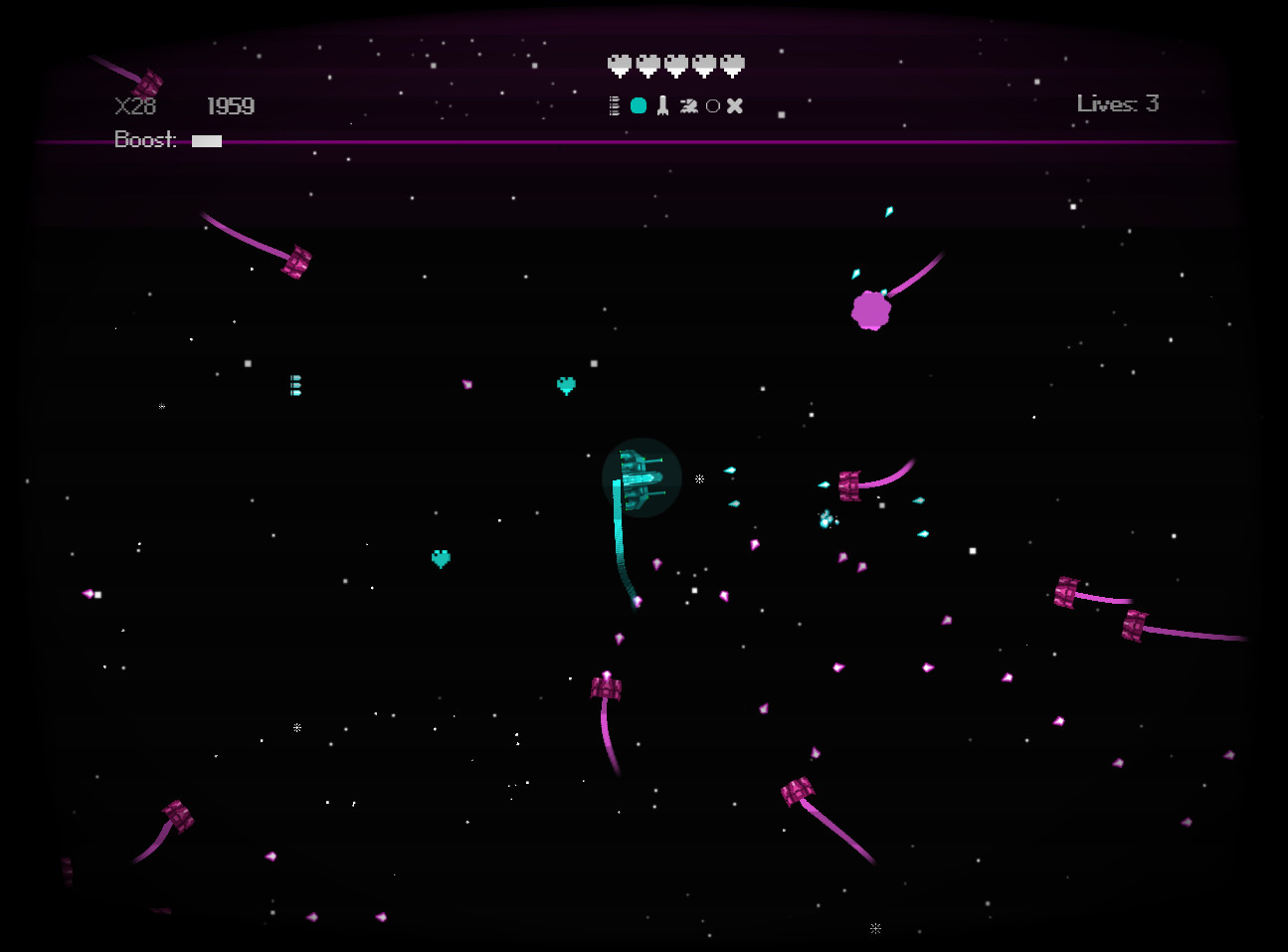1288x952 pixels.
Task: Toggle the cyan heart pickup left of the ship
Action: tap(441, 559)
